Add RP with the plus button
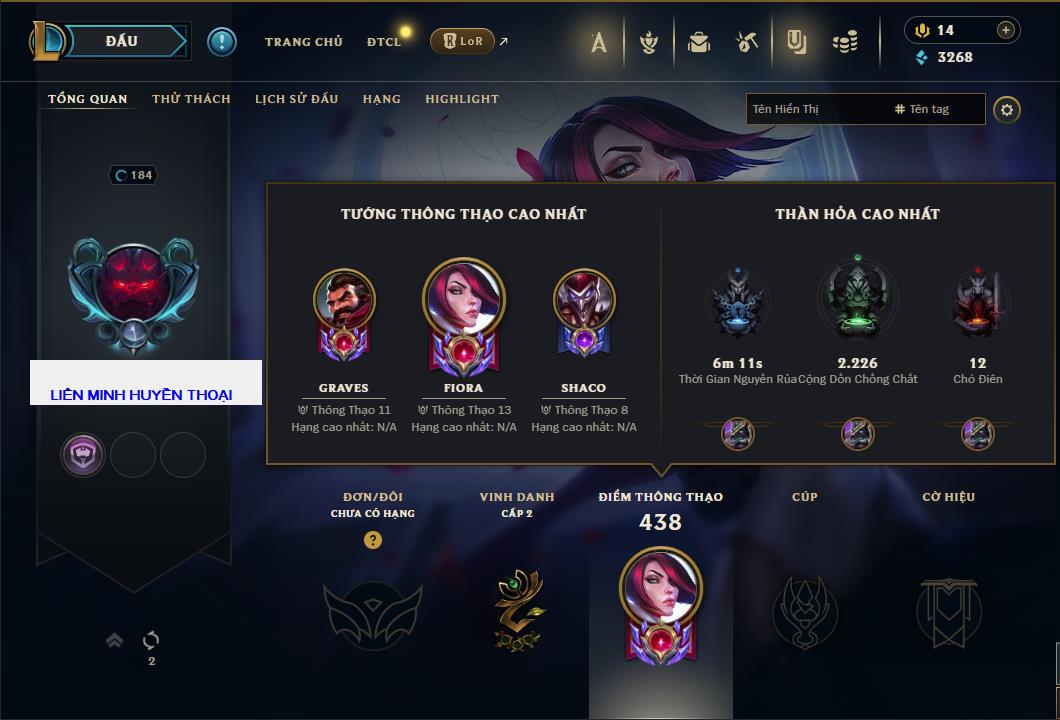The width and height of the screenshot is (1060, 720). (x=1005, y=30)
